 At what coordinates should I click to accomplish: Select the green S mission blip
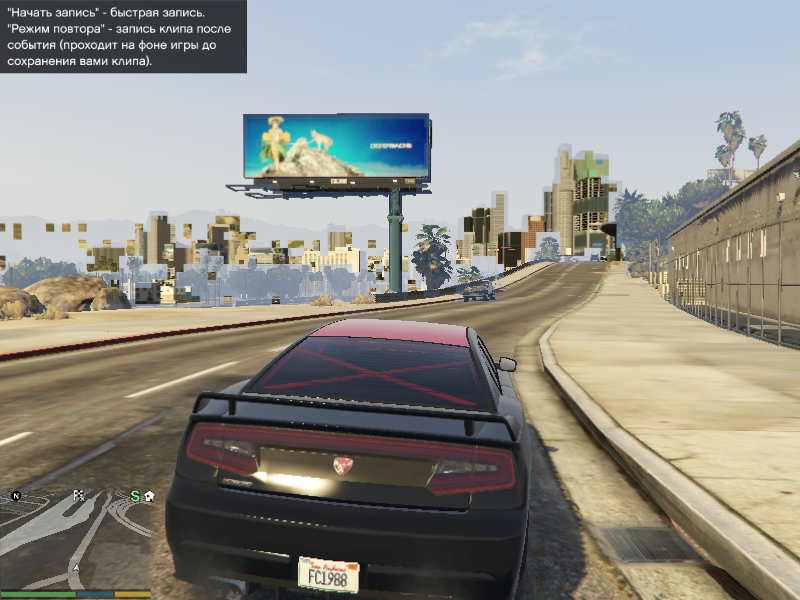point(134,495)
